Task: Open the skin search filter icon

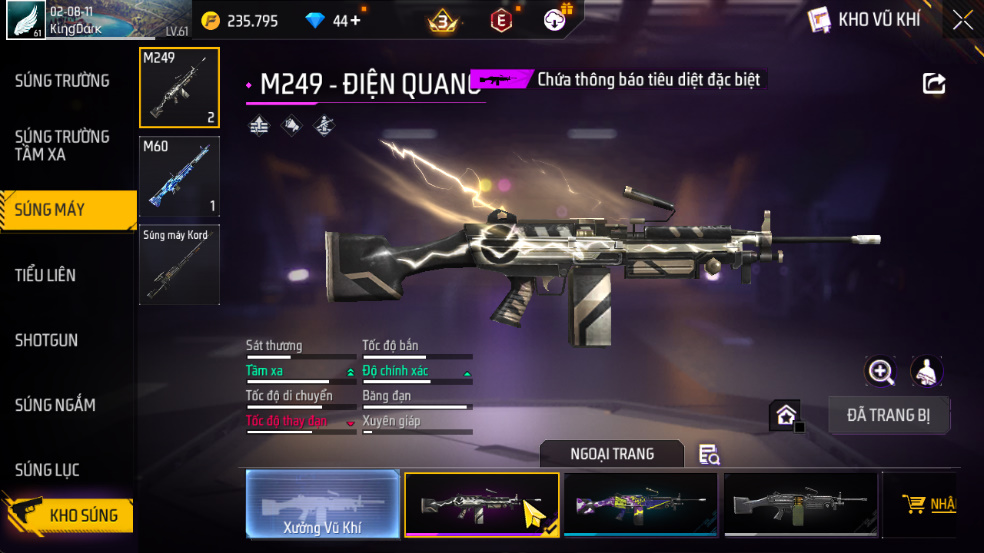Action: [x=709, y=455]
